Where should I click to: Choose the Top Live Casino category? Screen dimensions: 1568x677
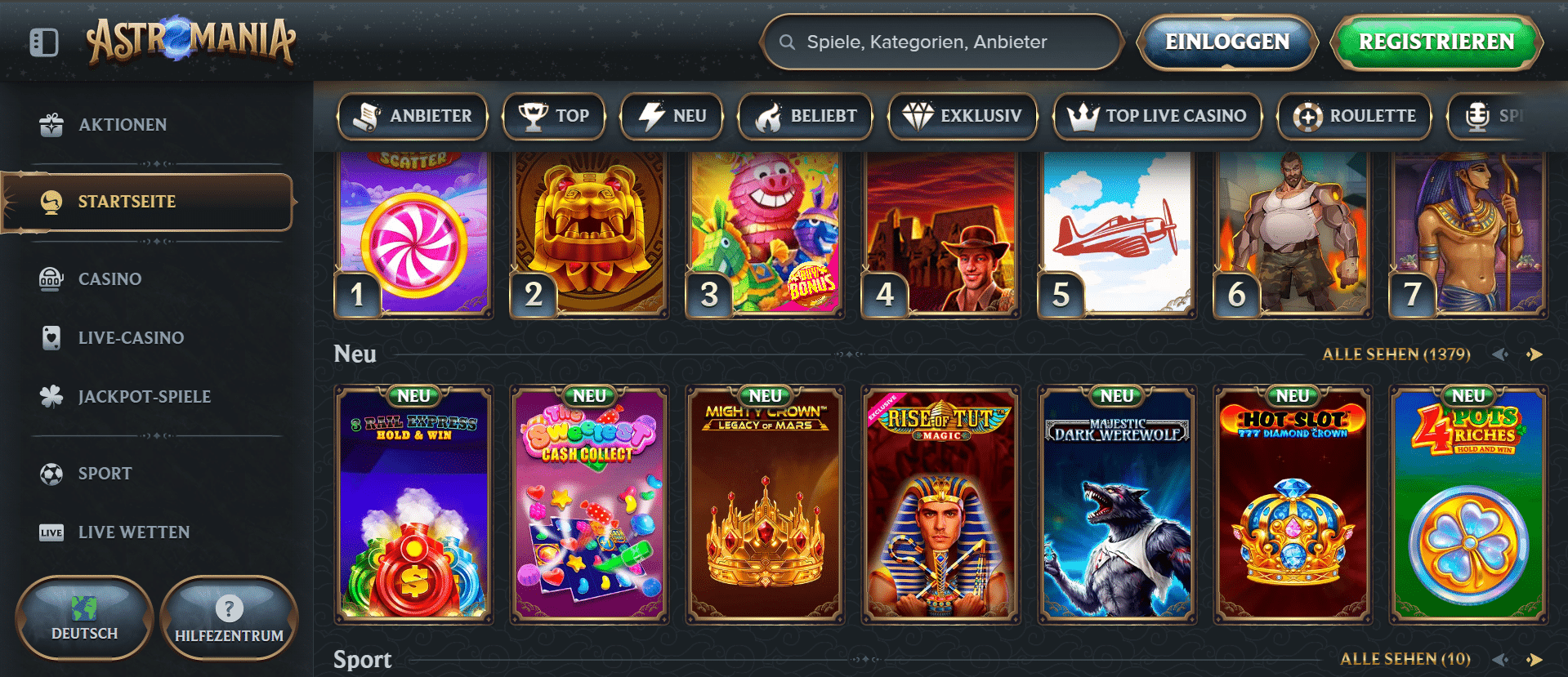[1157, 116]
